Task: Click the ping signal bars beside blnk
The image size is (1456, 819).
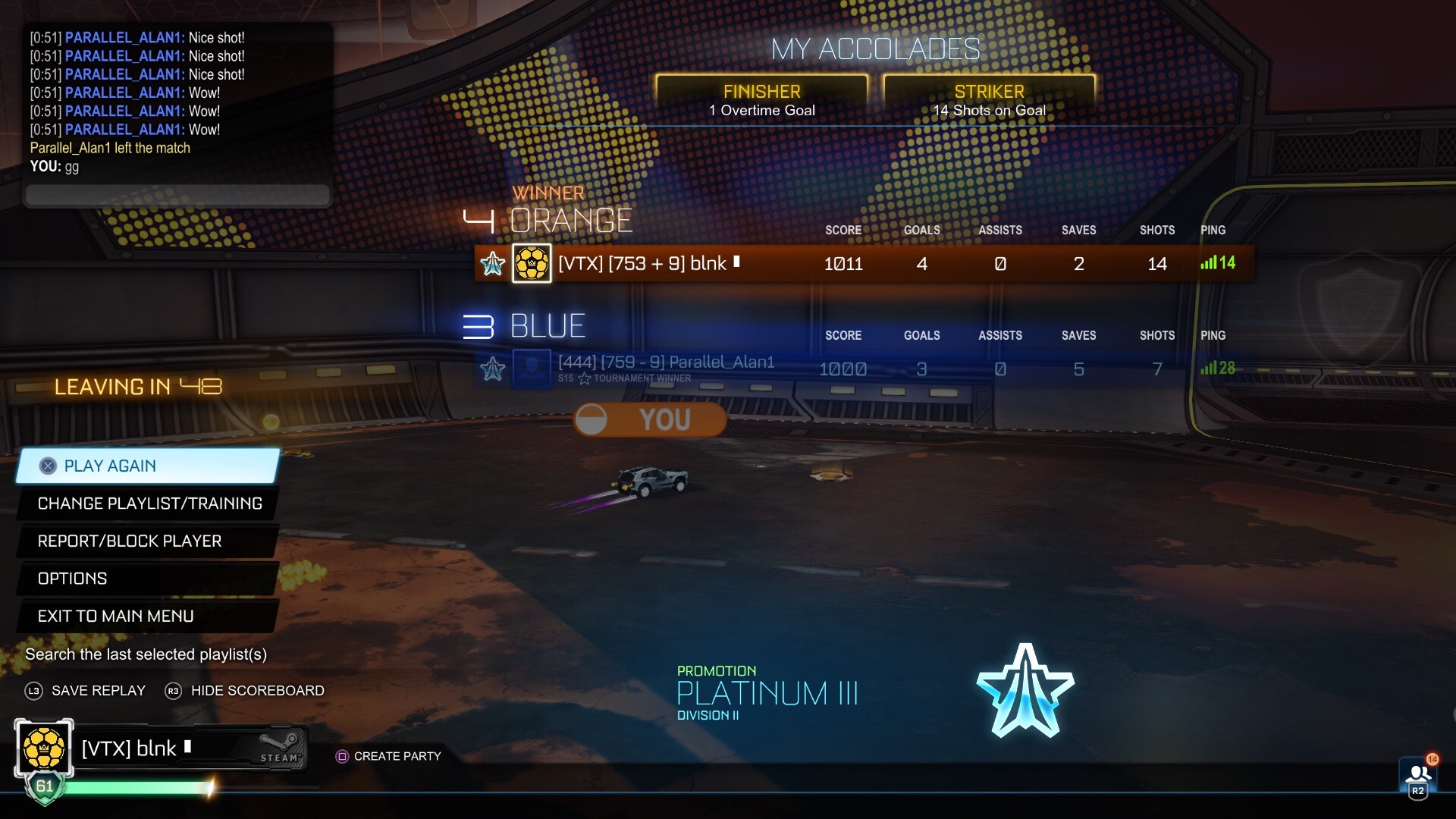Action: pyautogui.click(x=1208, y=263)
